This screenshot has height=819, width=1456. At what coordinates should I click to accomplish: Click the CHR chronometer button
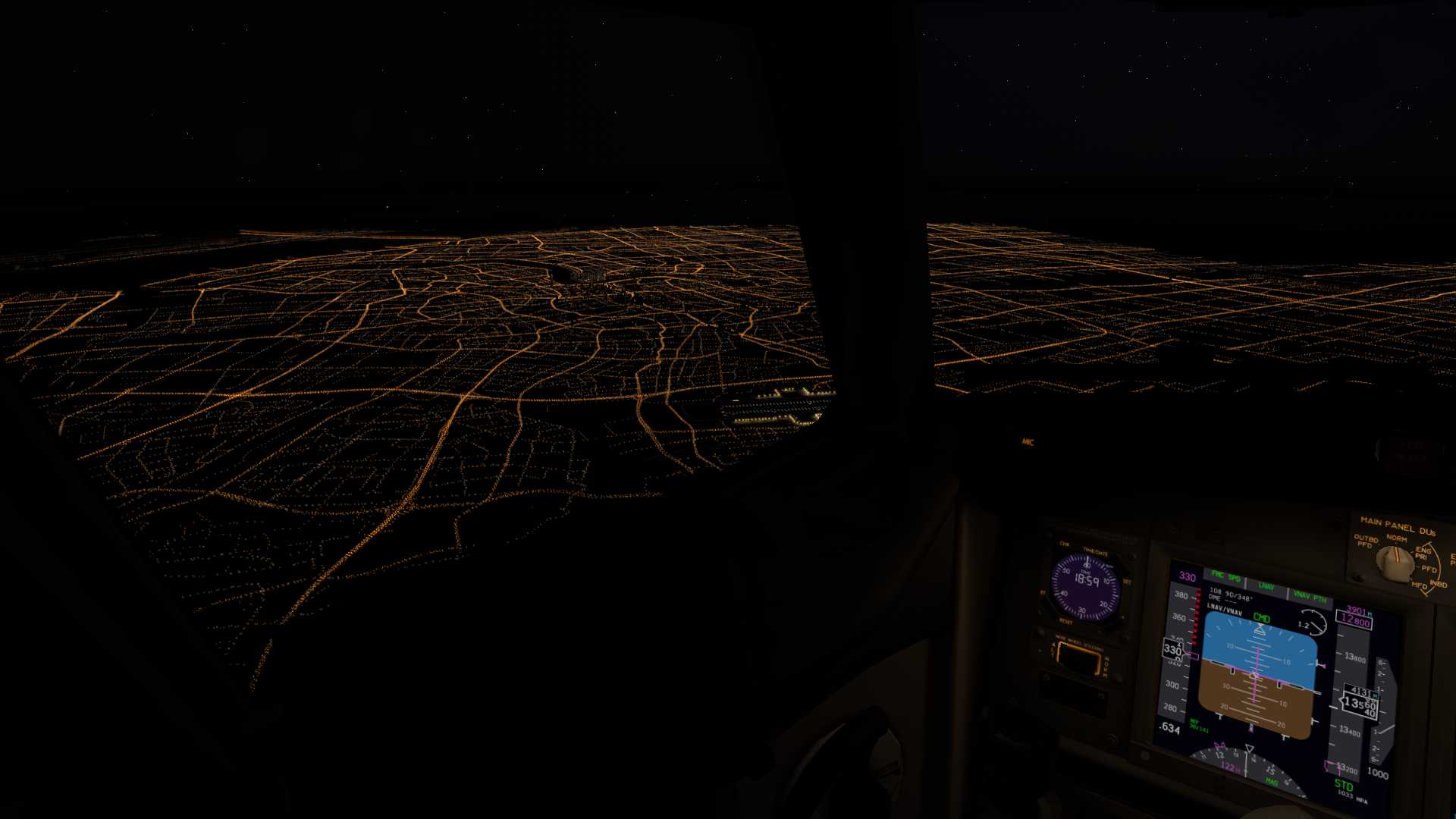click(1064, 543)
